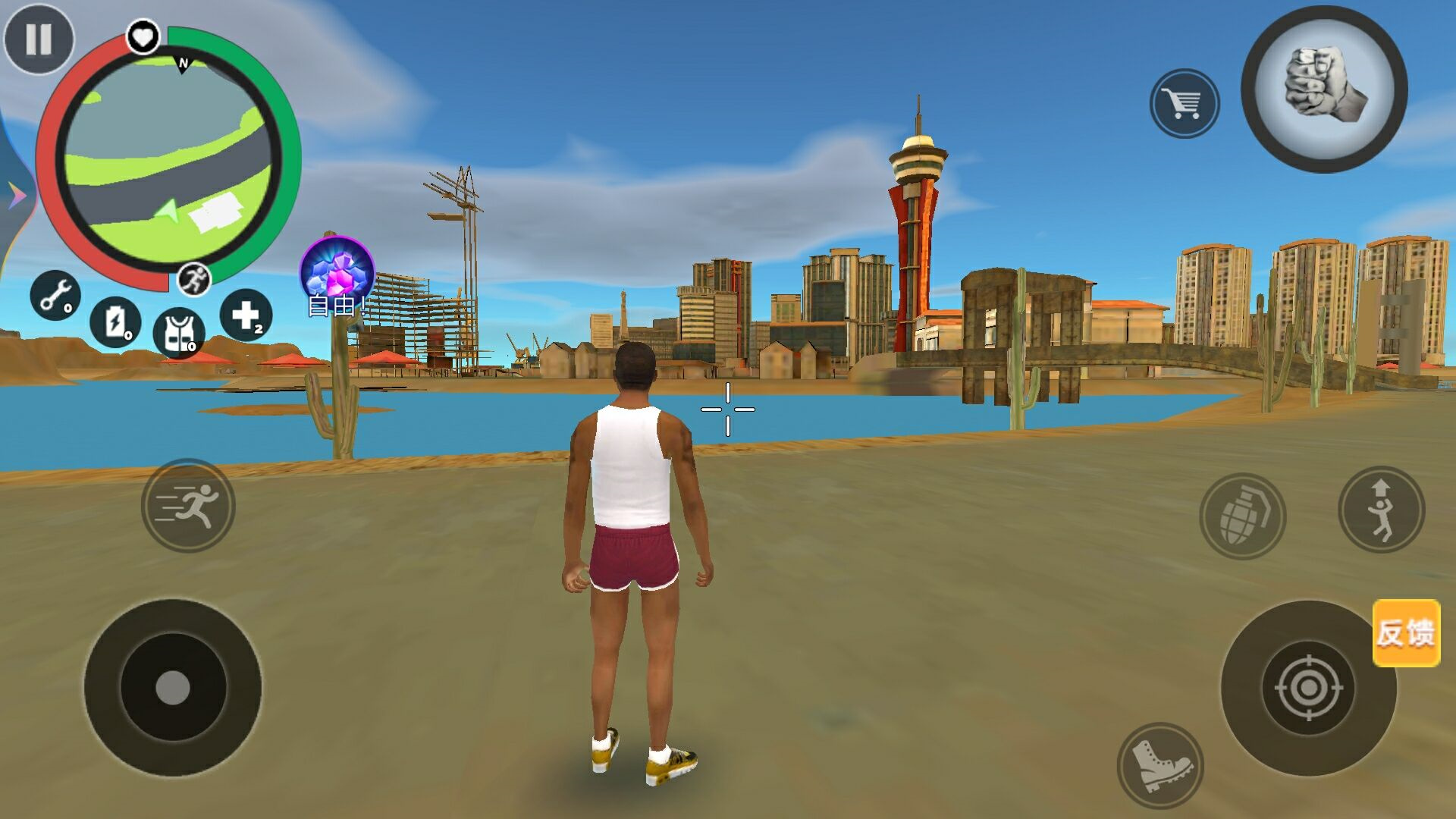The image size is (1456, 819).
Task: Open the orange 反馈 feedback button
Action: (x=1406, y=633)
